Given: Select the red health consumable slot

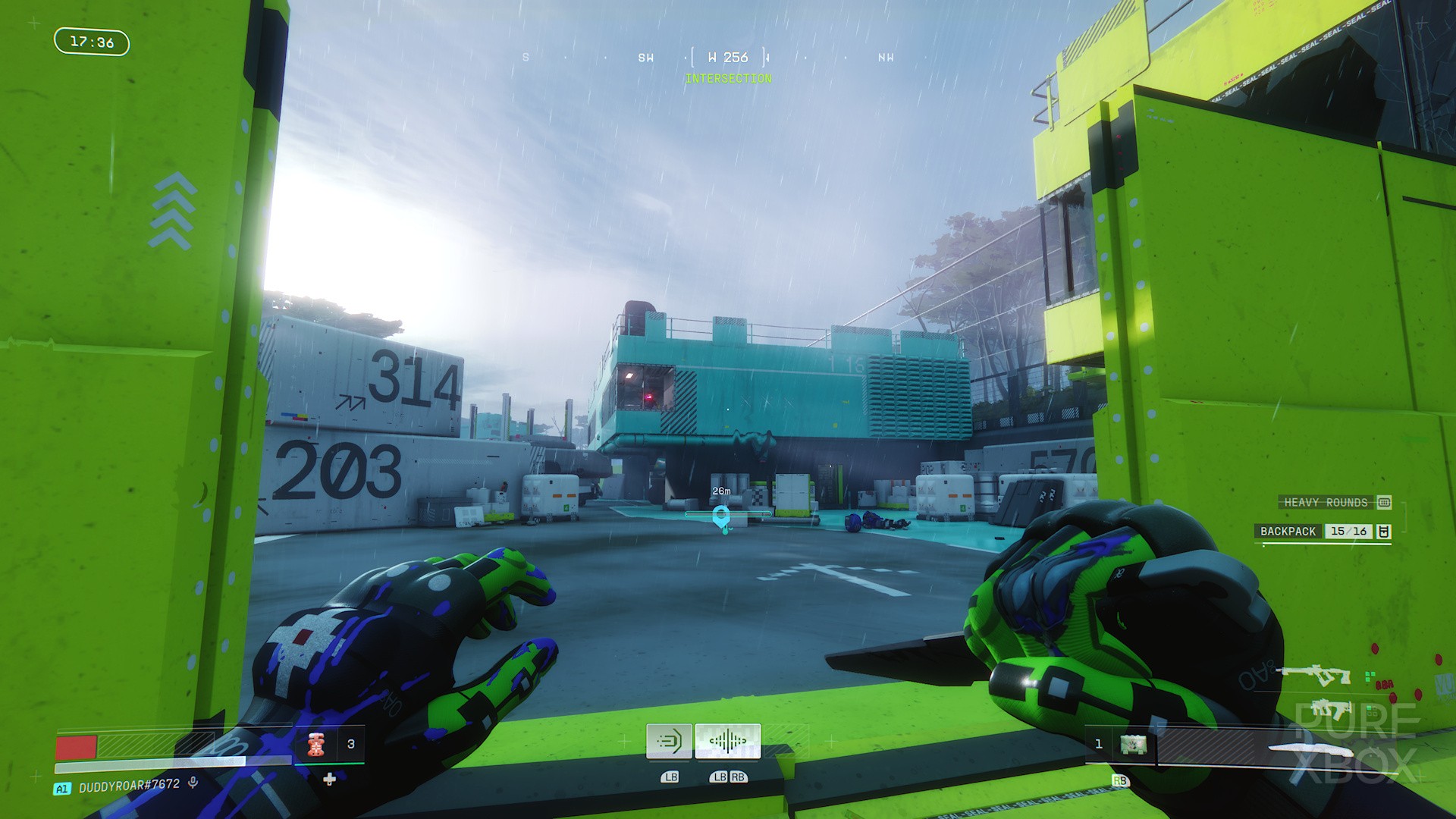Looking at the screenshot, I should [317, 745].
